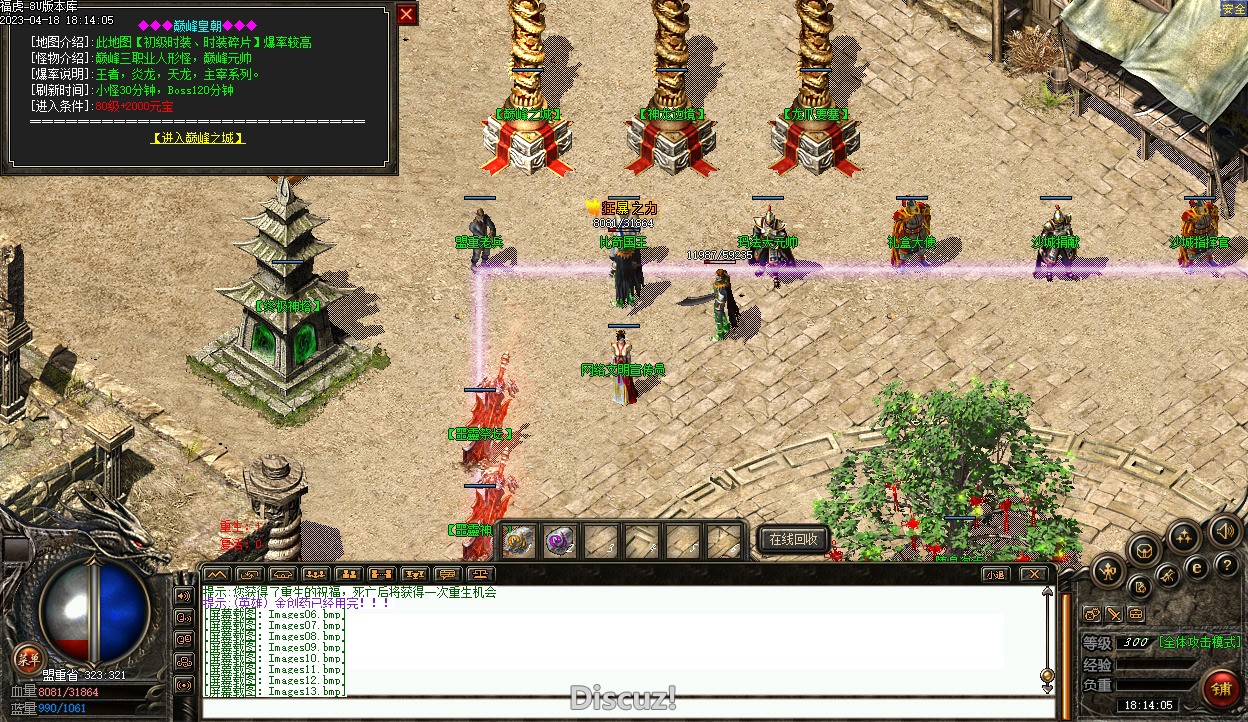Click the round 'e' button

coord(1196,567)
